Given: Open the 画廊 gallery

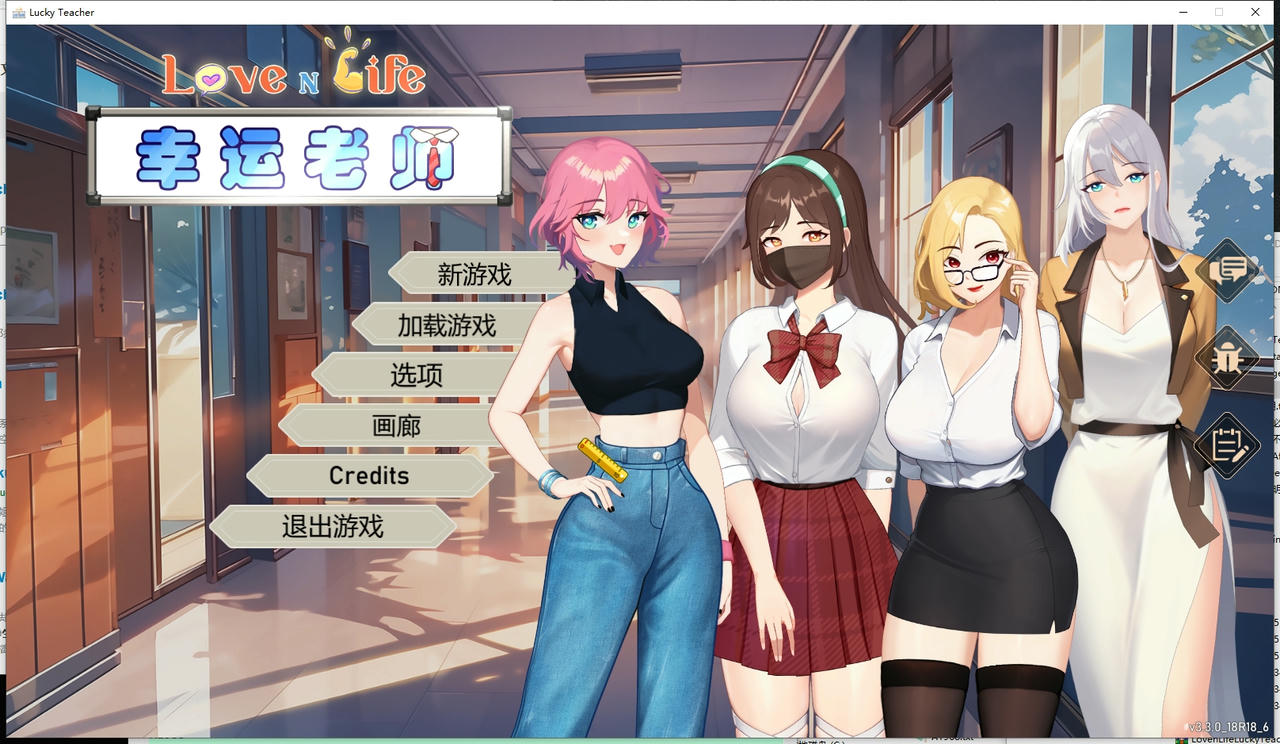Looking at the screenshot, I should [398, 425].
